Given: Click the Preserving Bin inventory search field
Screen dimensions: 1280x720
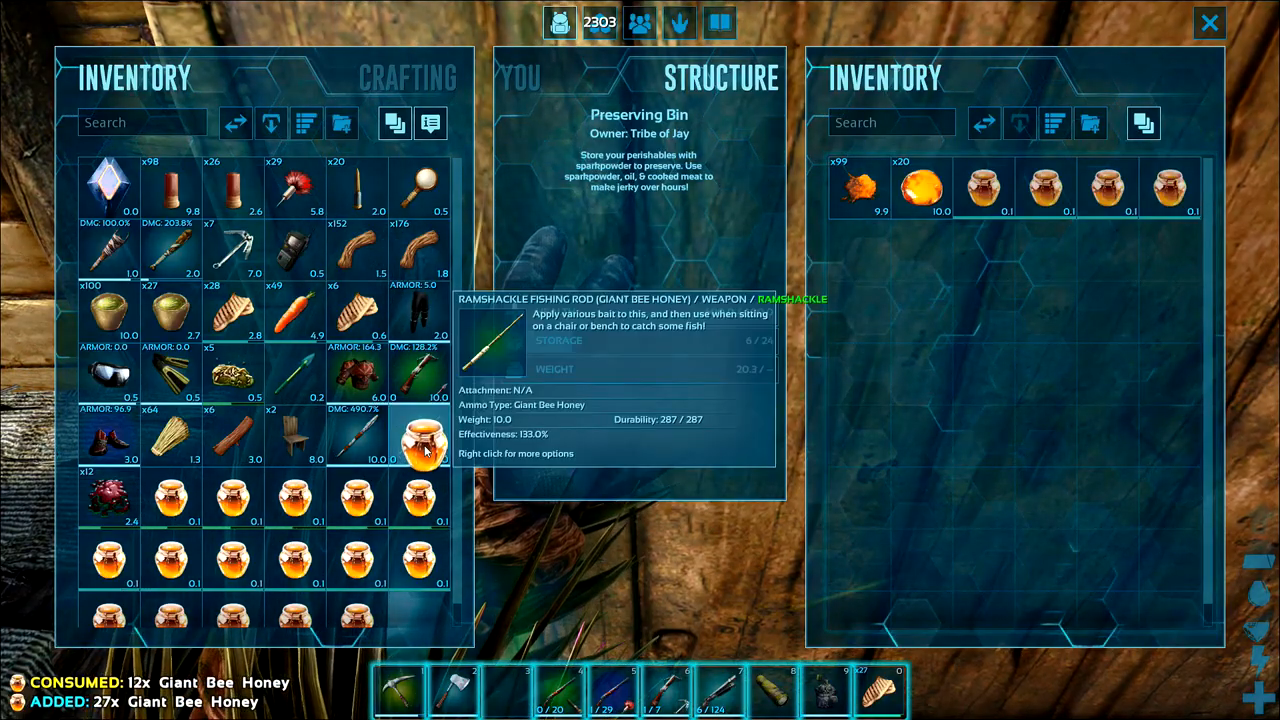Looking at the screenshot, I should coord(891,123).
